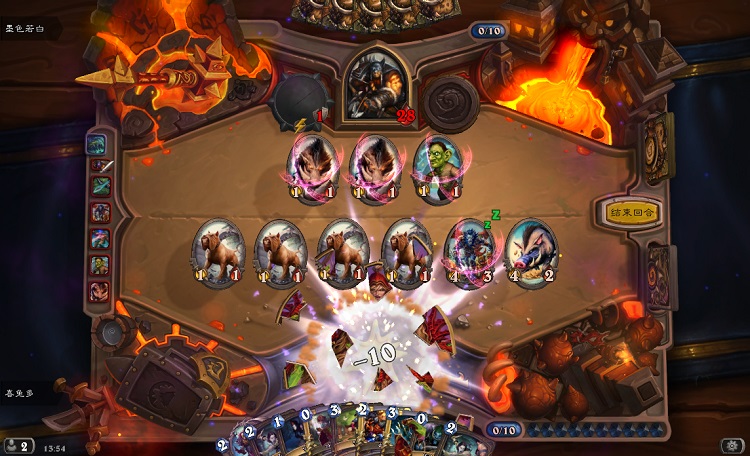
Task: Target the green orc enemy minion
Action: (x=436, y=167)
